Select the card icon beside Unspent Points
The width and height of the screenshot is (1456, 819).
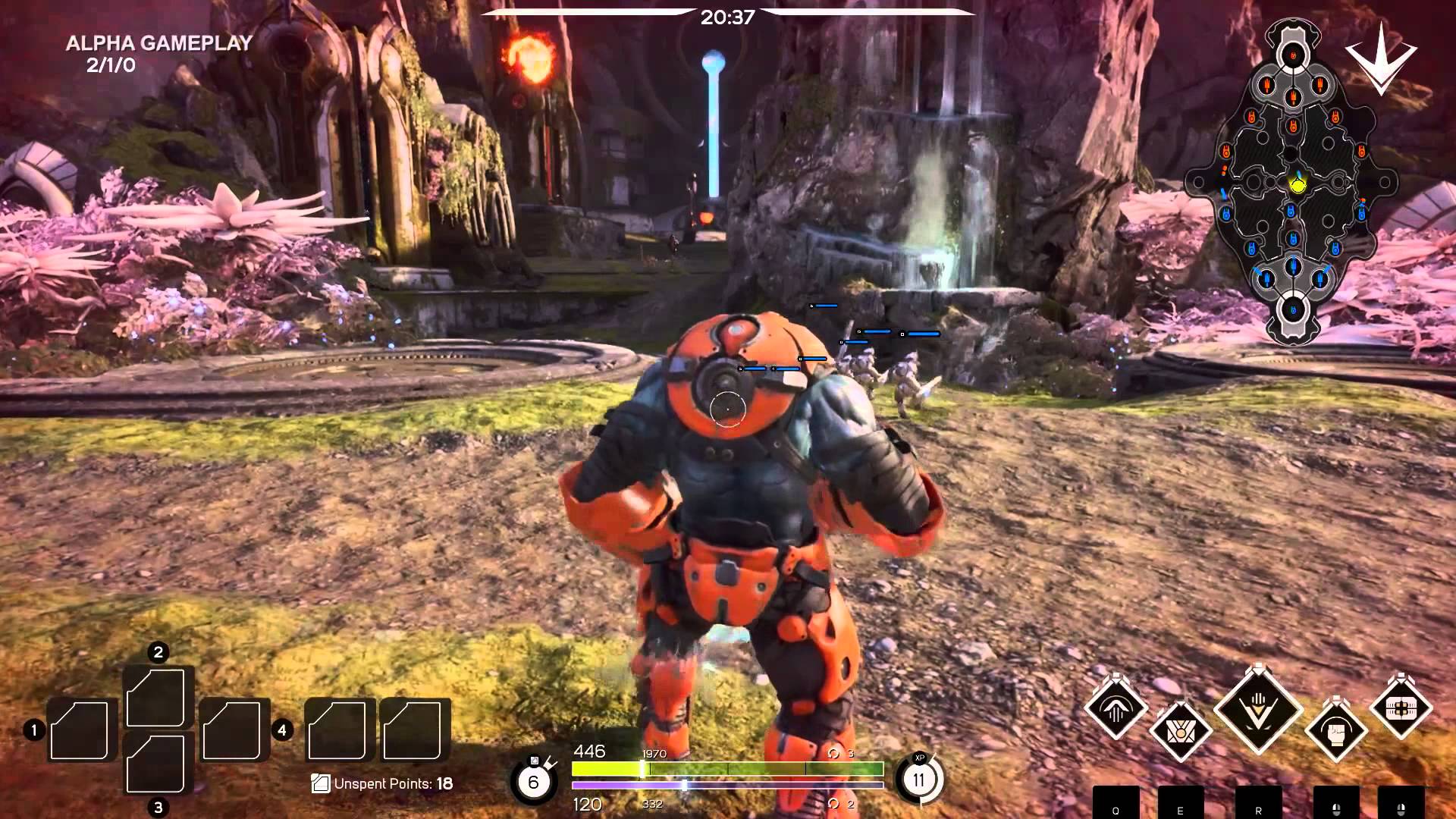pos(321,783)
